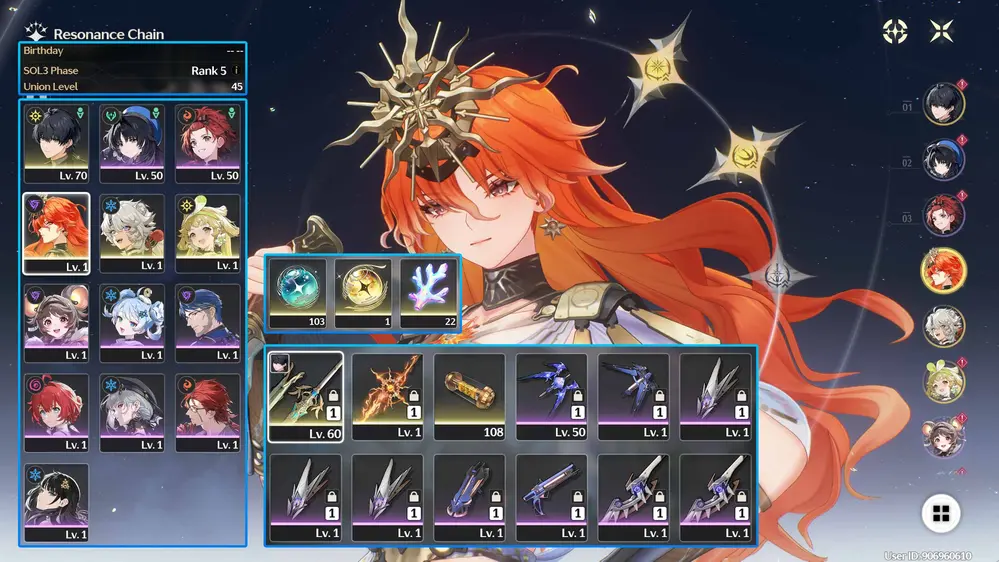999x562 pixels.
Task: Select the white-haired character in the right sidebar
Action: pos(943,324)
